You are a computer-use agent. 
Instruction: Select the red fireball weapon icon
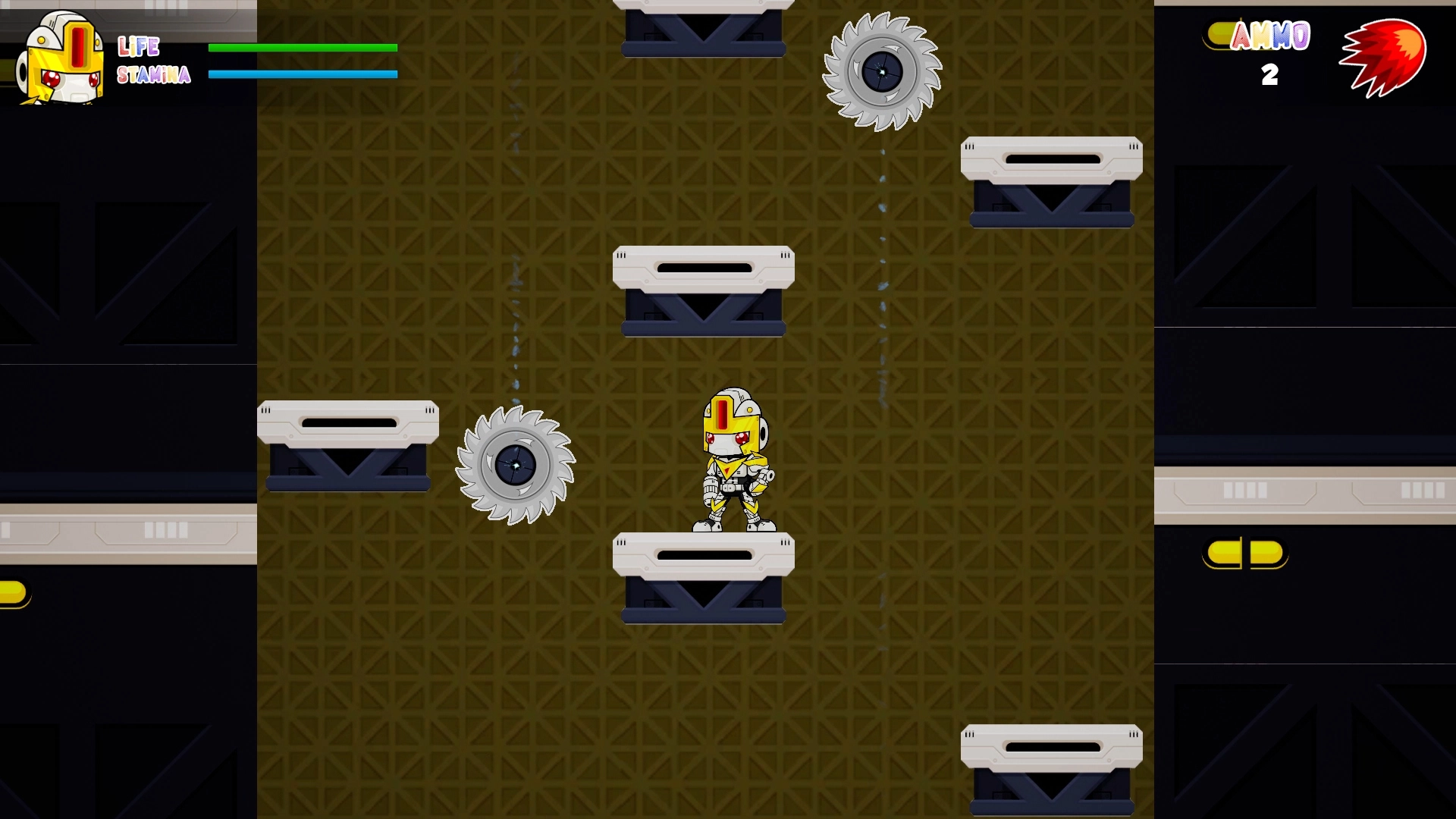tap(1384, 58)
